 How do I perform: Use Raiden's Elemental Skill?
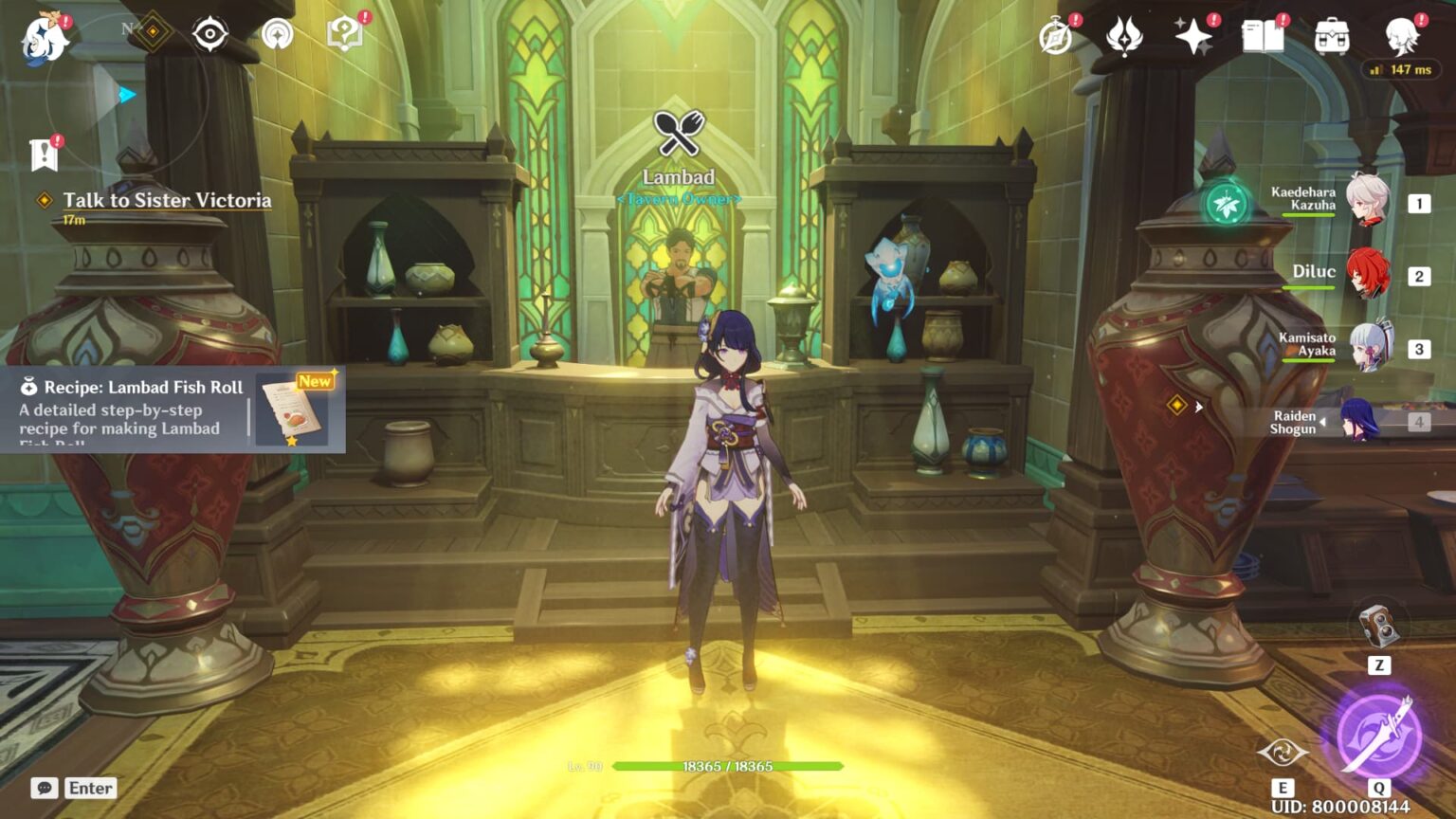coord(1283,754)
